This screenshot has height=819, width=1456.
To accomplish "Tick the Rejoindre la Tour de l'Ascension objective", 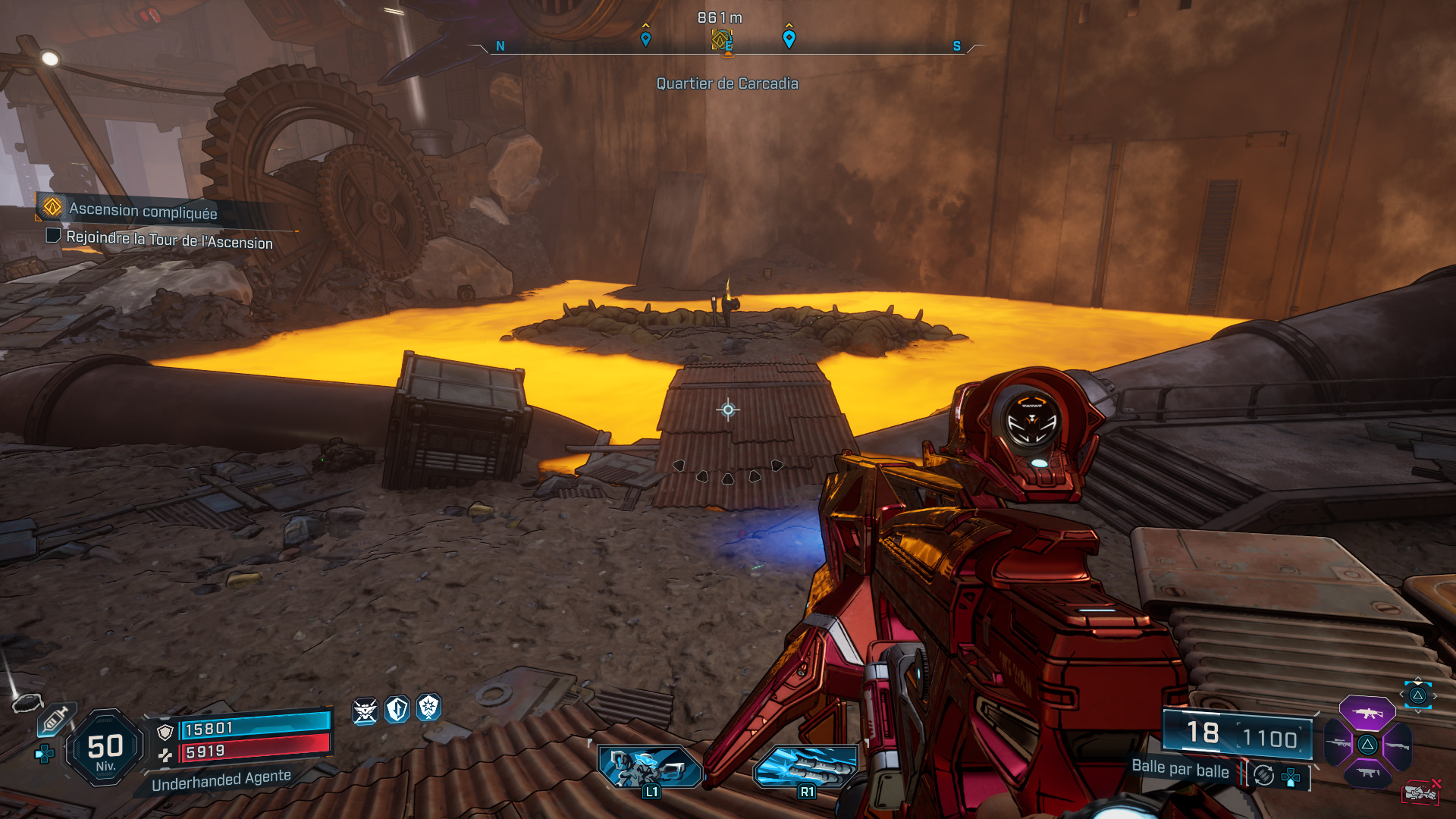I will point(53,236).
